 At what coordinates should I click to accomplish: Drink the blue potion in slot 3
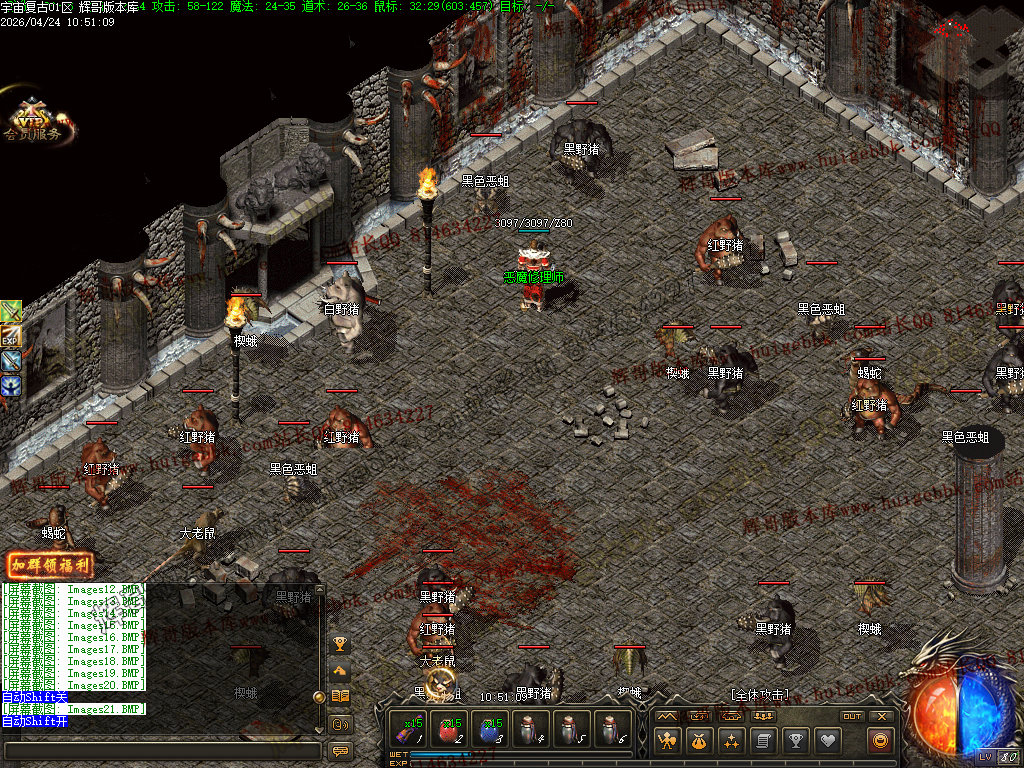coord(491,729)
